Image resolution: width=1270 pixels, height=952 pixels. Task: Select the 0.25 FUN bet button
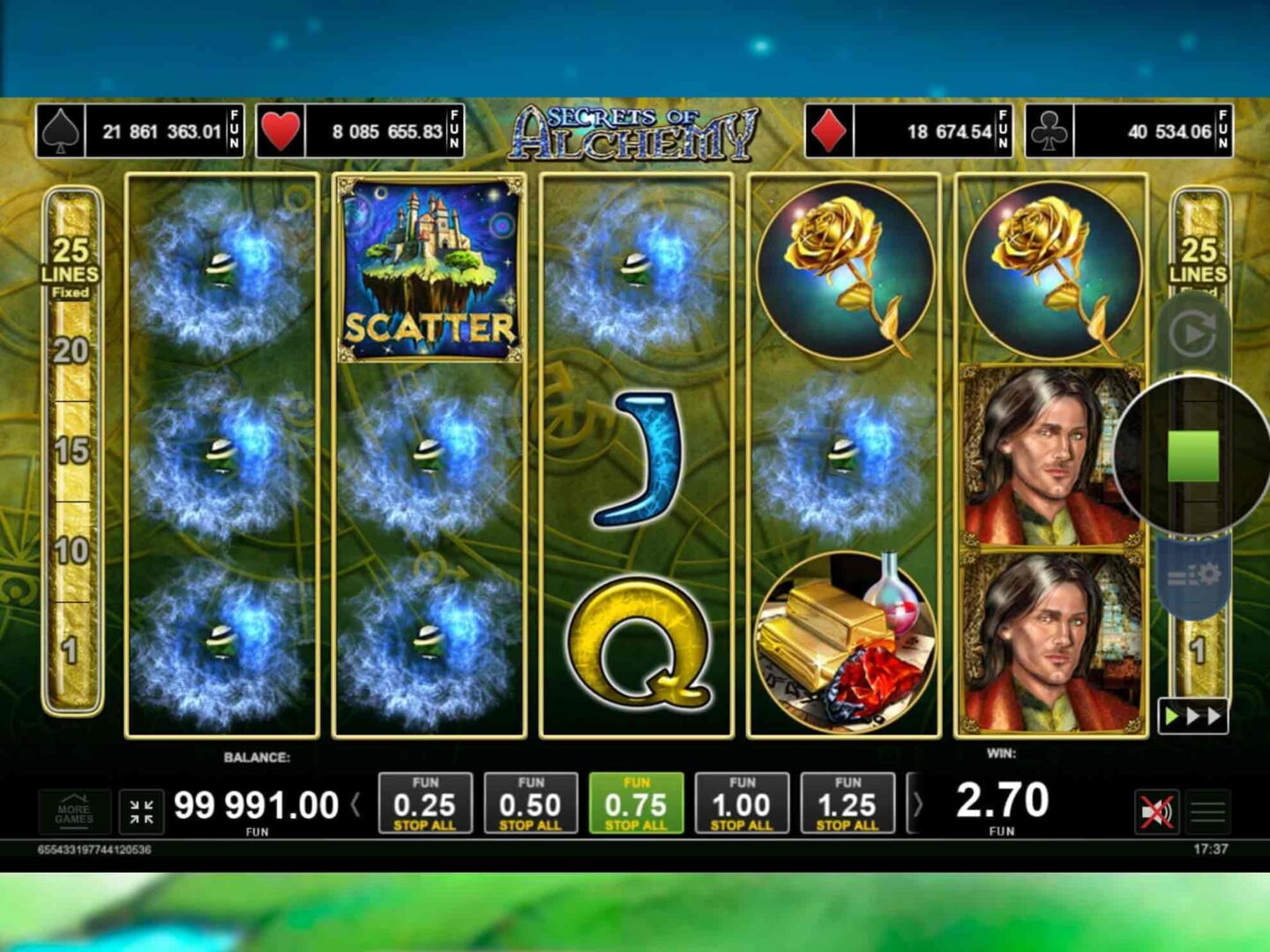coord(425,803)
